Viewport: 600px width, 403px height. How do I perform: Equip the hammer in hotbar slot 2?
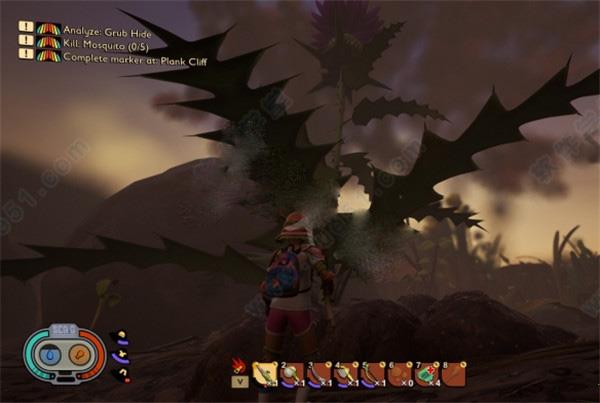tap(292, 373)
